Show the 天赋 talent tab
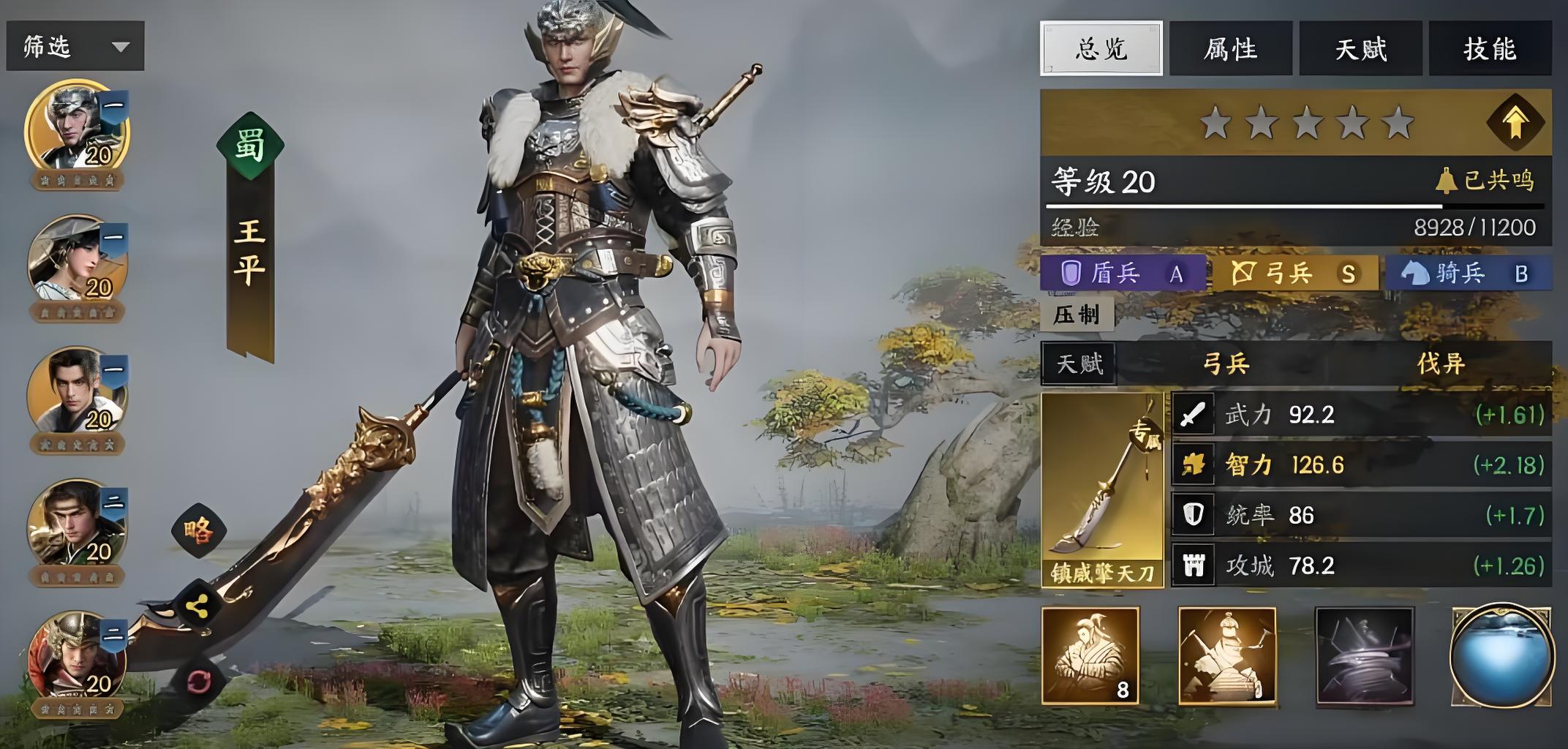 pos(1360,49)
